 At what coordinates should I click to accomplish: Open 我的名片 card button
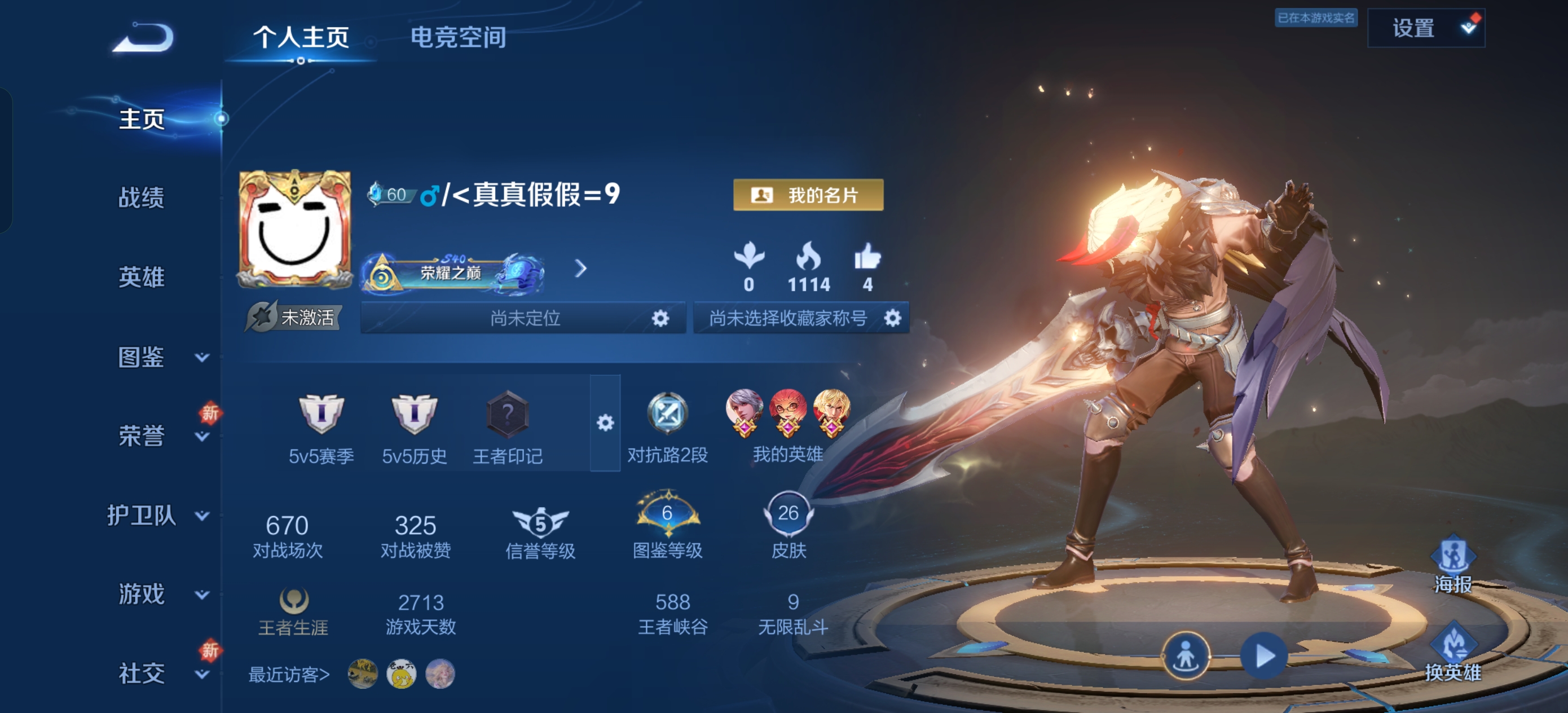click(808, 195)
